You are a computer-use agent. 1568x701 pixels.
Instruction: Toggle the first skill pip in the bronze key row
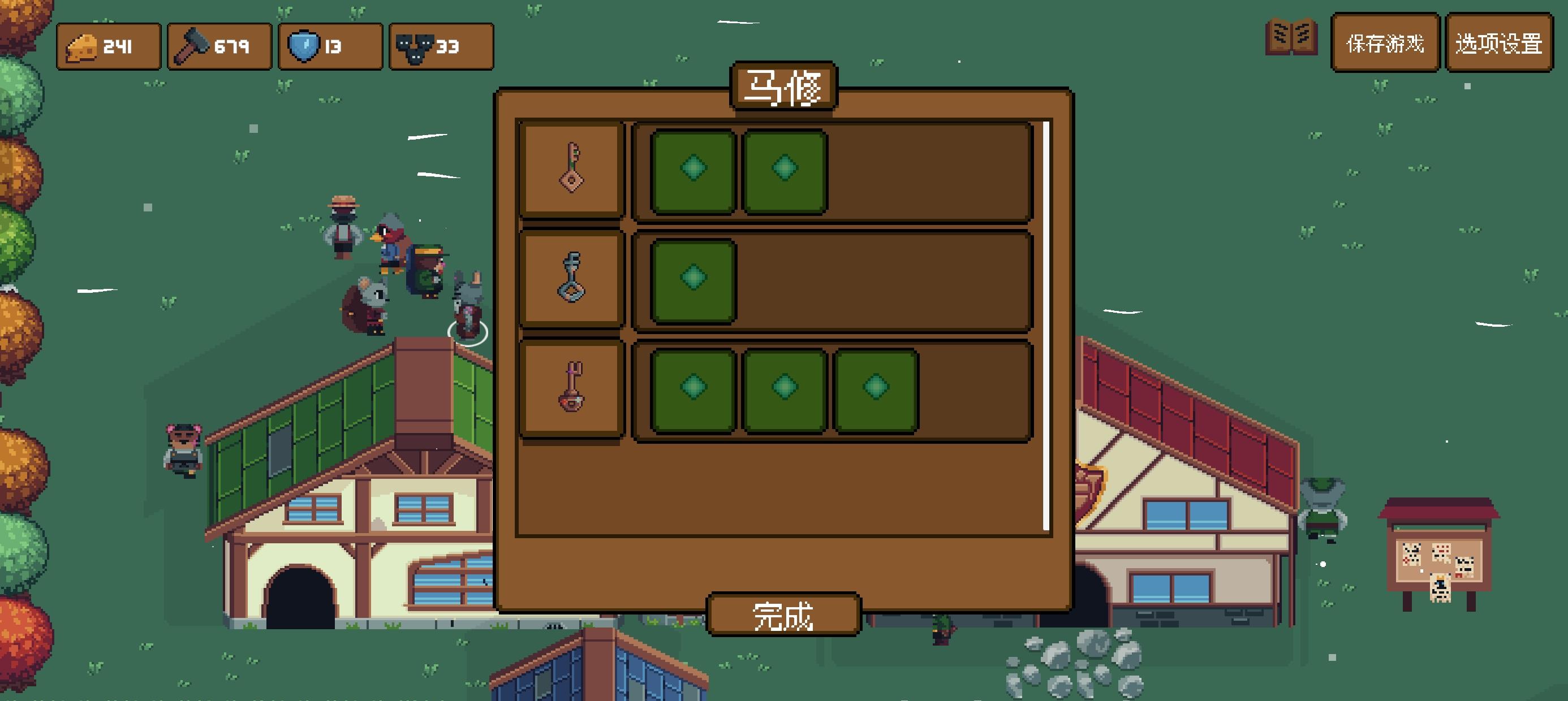tap(694, 168)
